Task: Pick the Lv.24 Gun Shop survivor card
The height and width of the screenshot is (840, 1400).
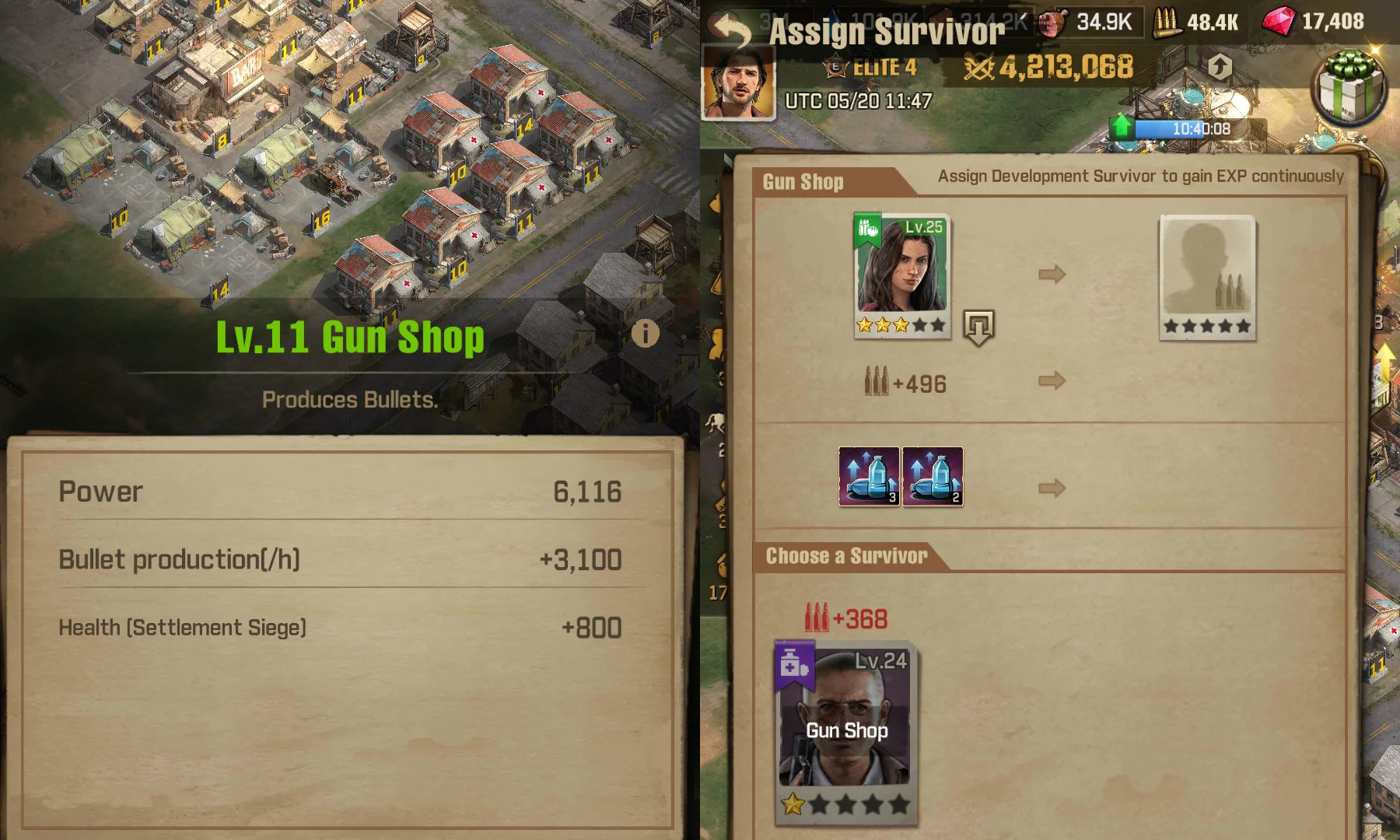Action: pyautogui.click(x=846, y=731)
